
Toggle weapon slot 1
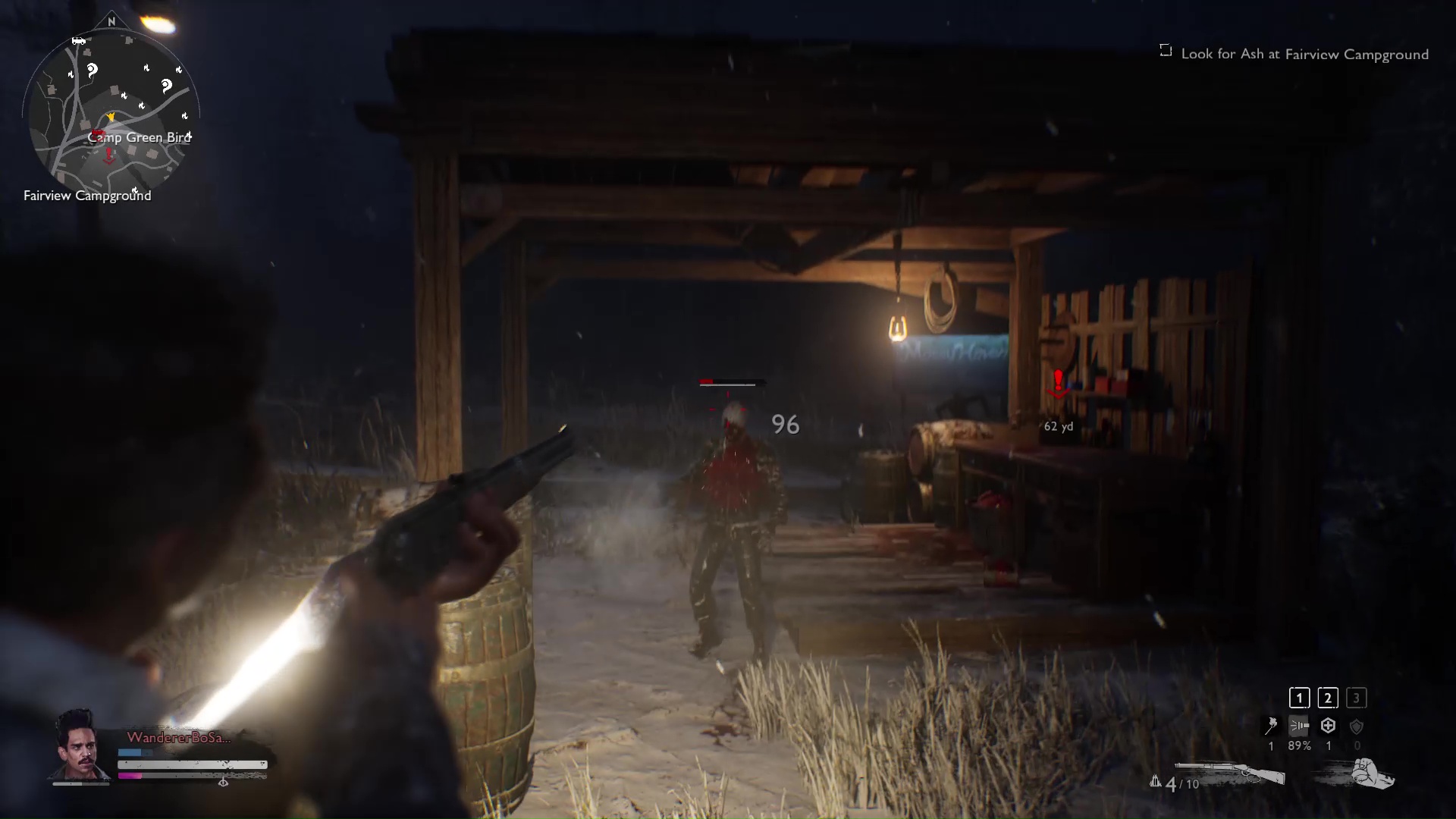click(x=1299, y=697)
